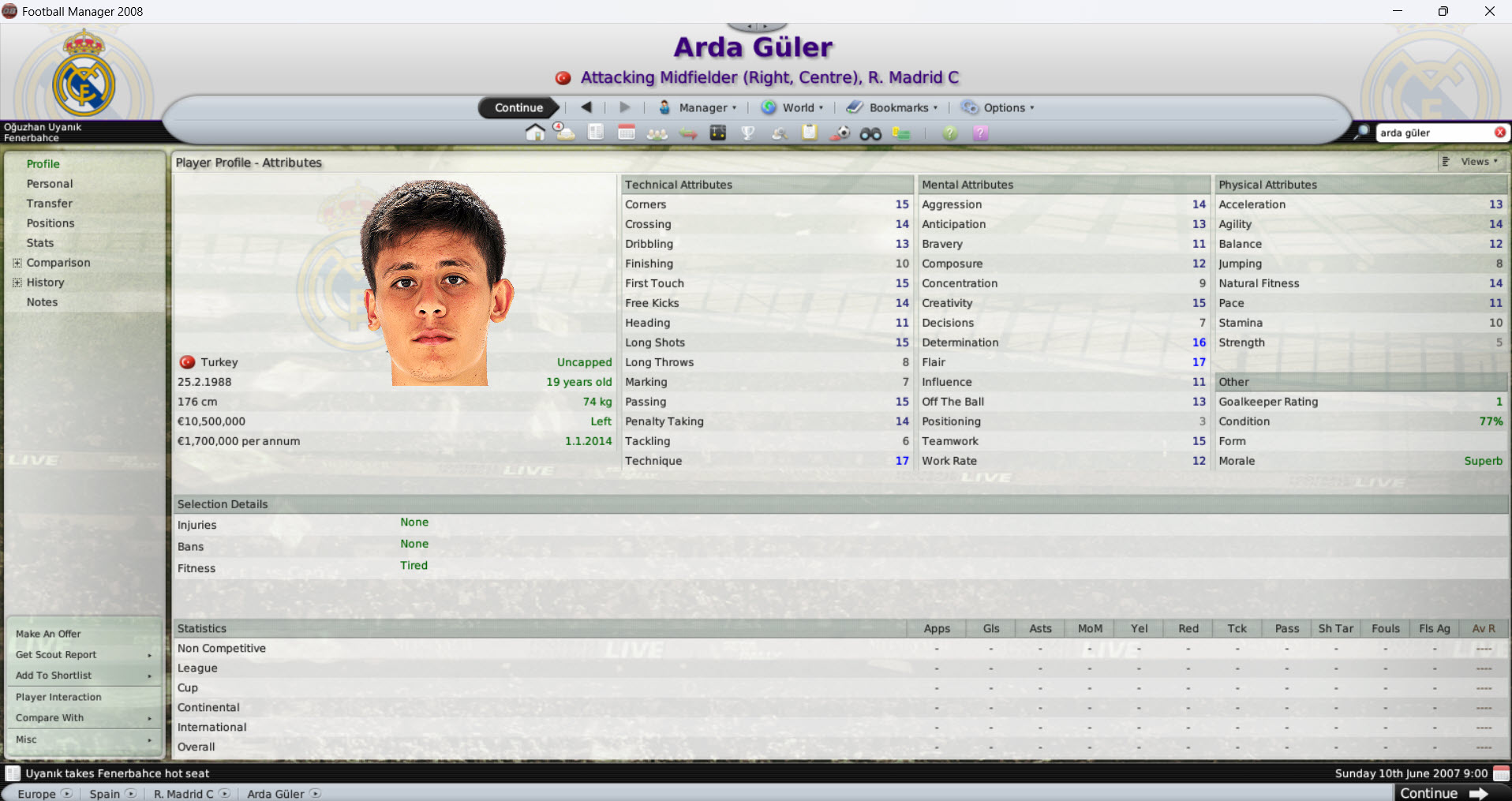Open Player Interaction
Viewport: 1512px width, 801px height.
(x=58, y=697)
